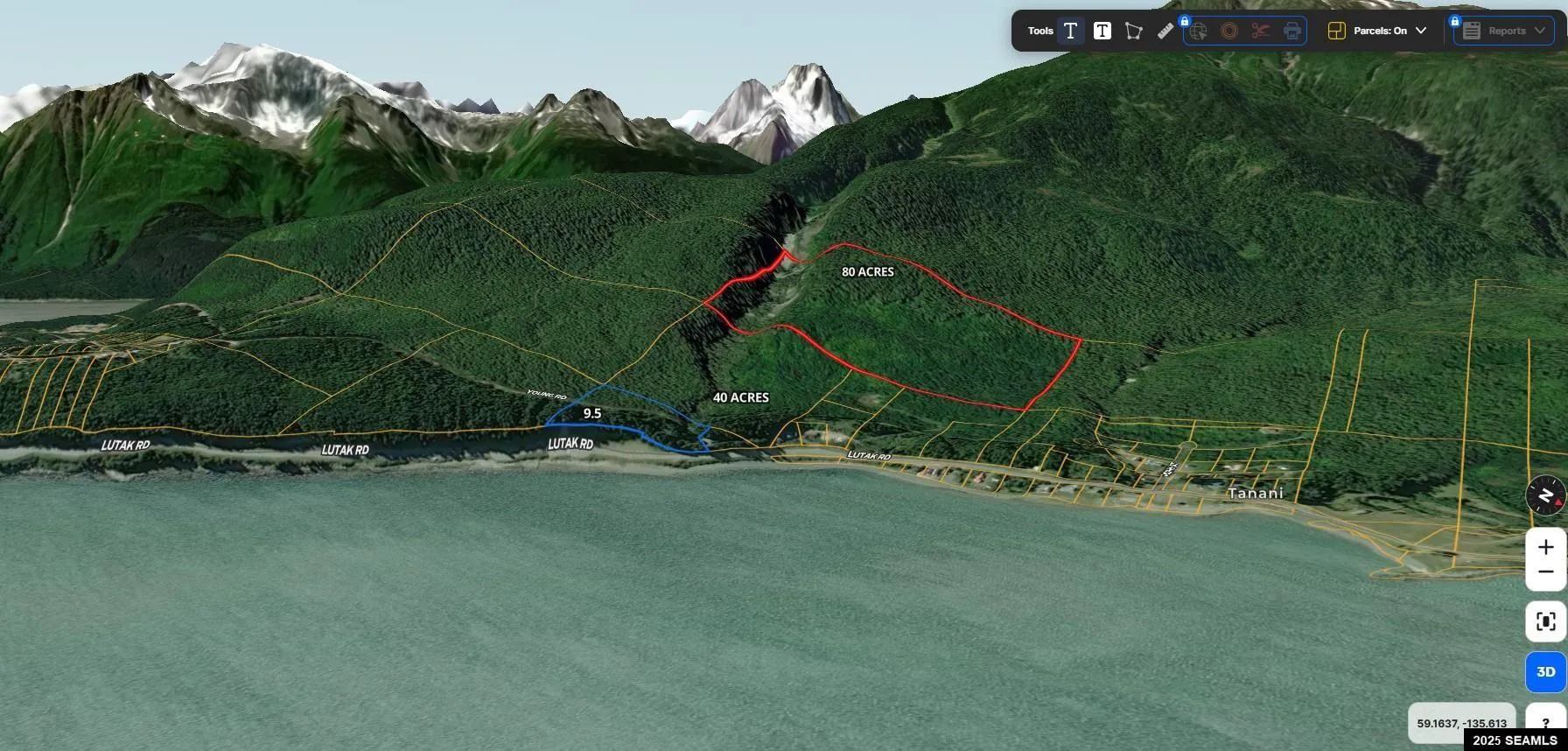Open the Parcels: On dropdown
This screenshot has height=751, width=1568.
tap(1377, 31)
